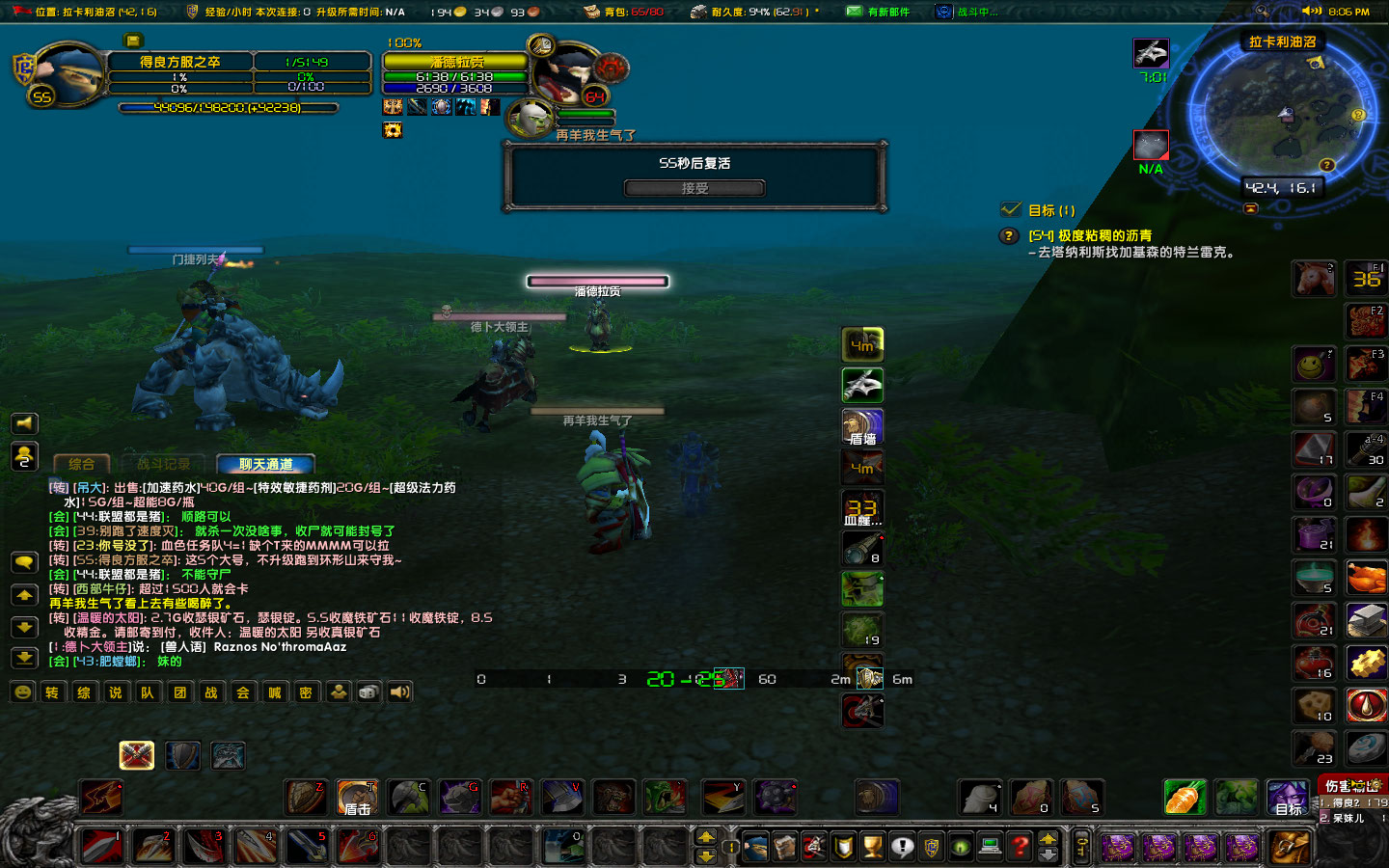Open the smiley emote icon left of 转 button
Image resolution: width=1389 pixels, height=868 pixels.
(x=21, y=692)
